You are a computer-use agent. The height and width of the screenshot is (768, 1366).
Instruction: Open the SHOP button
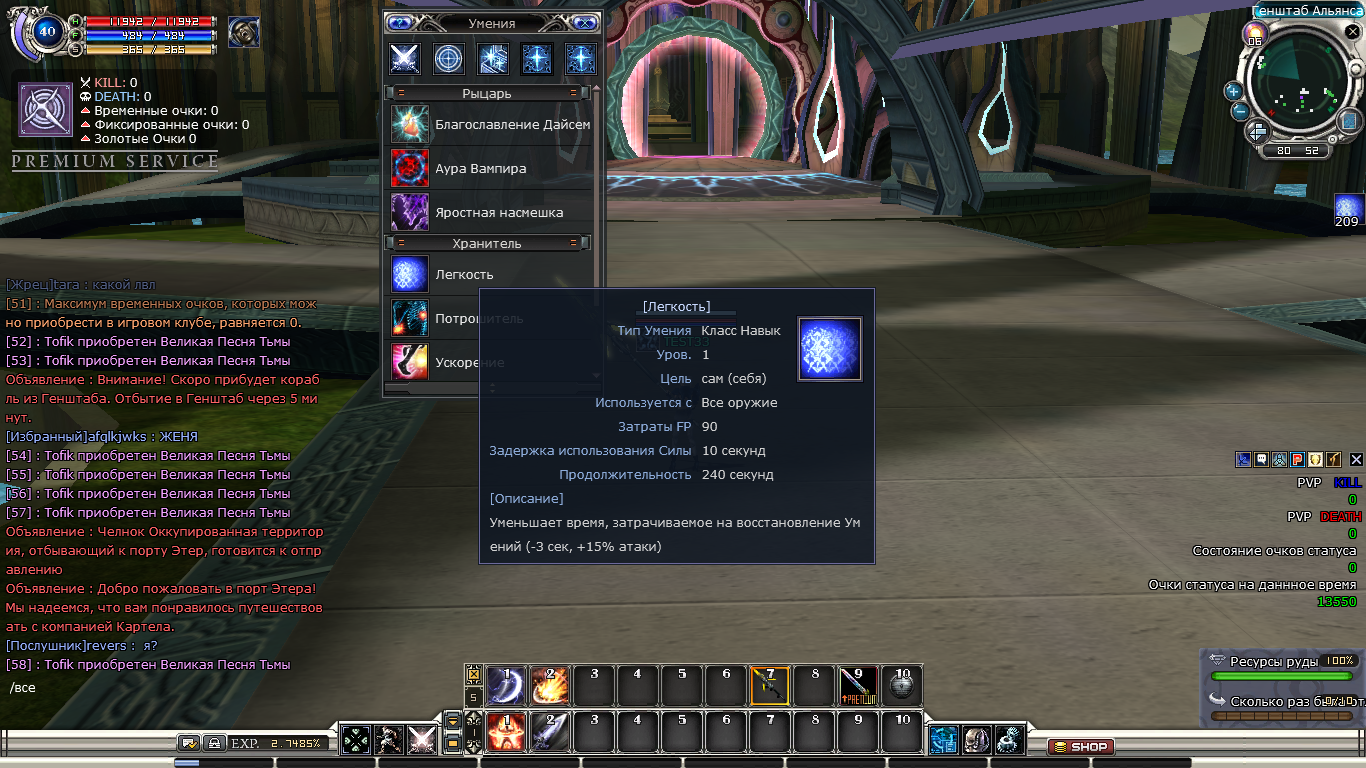[1080, 747]
